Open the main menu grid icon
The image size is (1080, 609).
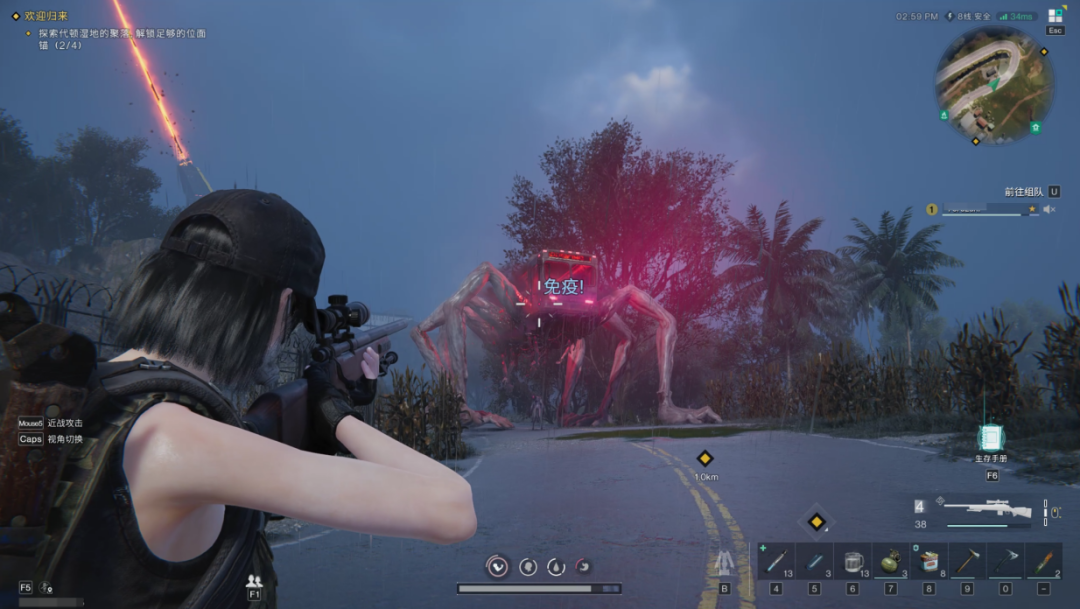(1055, 15)
